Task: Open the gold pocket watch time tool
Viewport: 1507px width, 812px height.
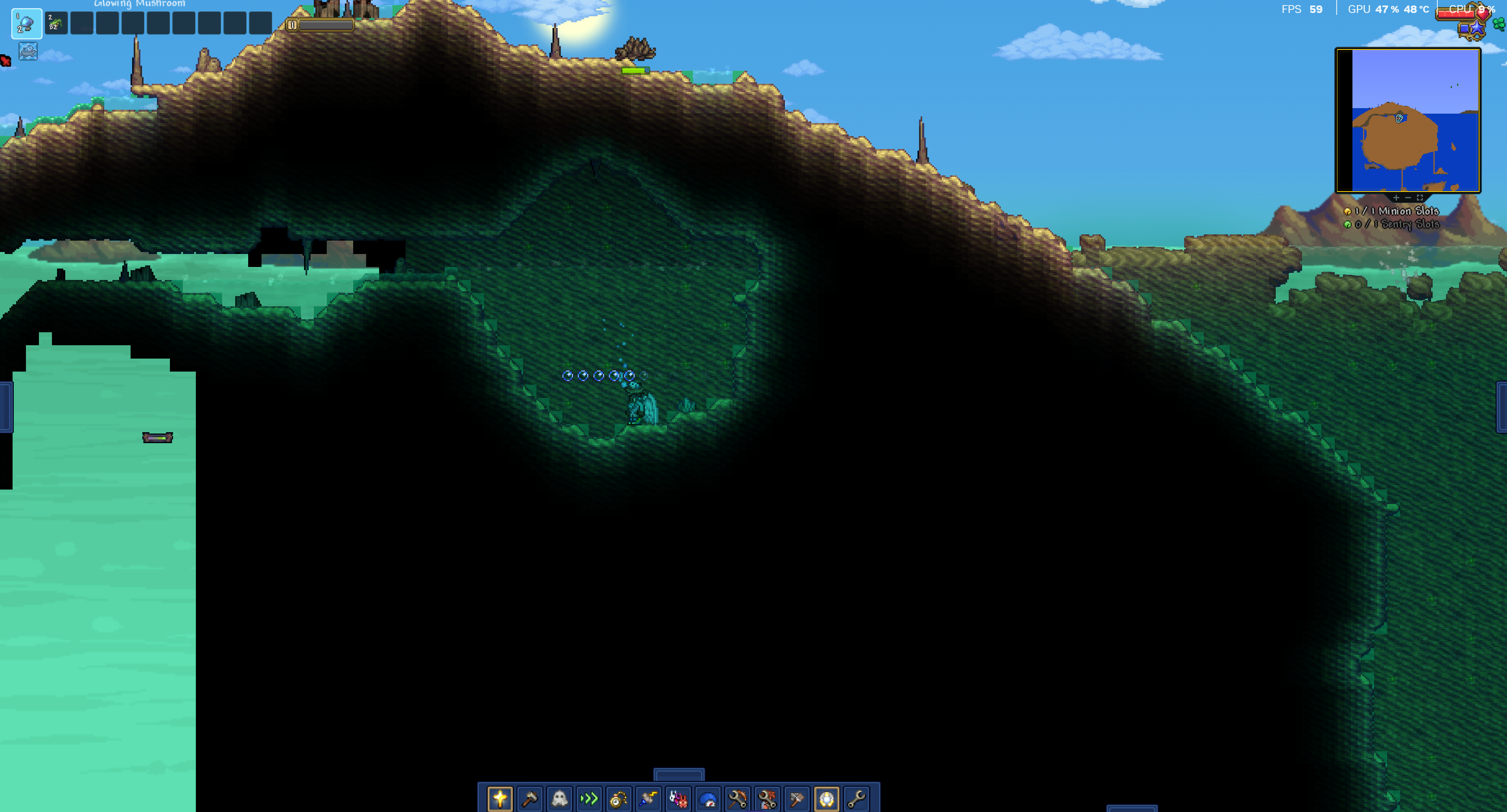Action: (618, 799)
